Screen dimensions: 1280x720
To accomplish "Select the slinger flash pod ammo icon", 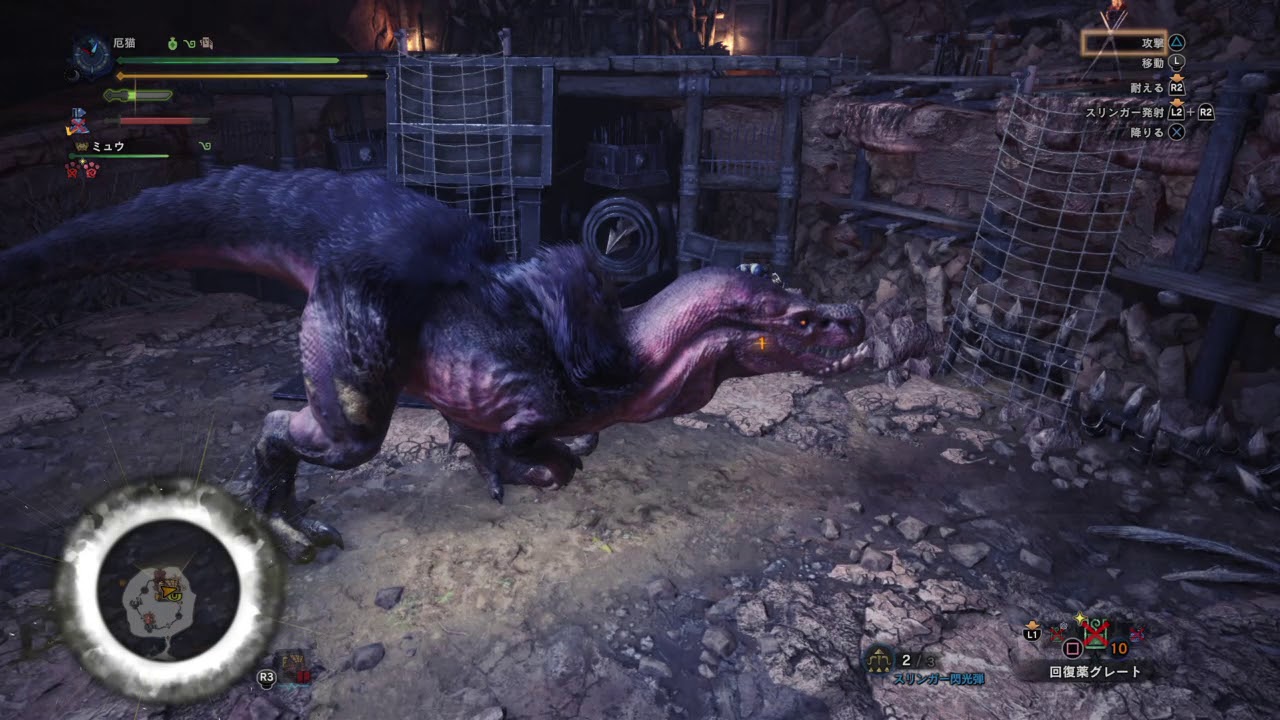I will point(880,660).
